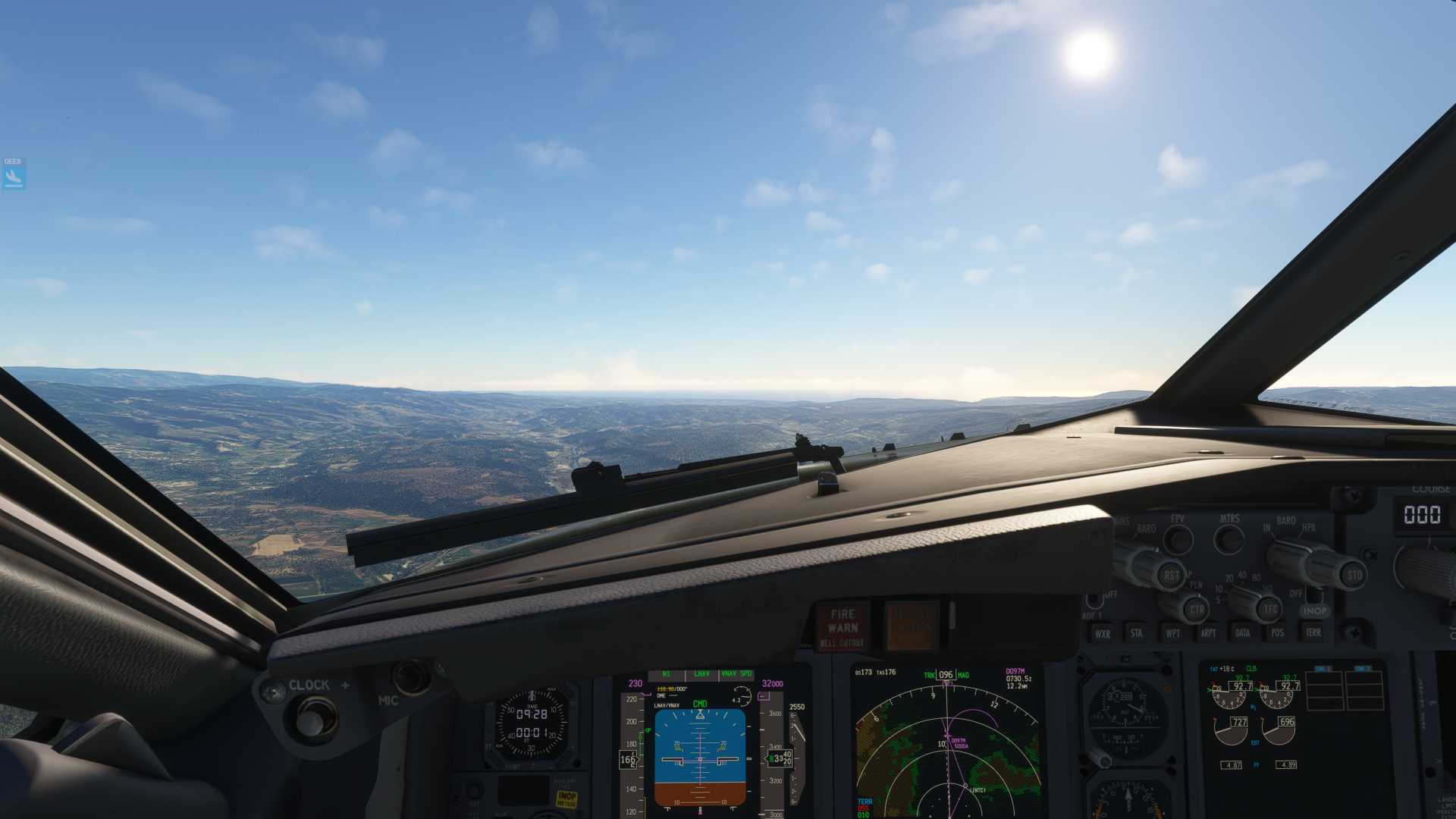Viewport: 1456px width, 819px height.
Task: Toggle the WXR weather radar button
Action: click(1103, 633)
